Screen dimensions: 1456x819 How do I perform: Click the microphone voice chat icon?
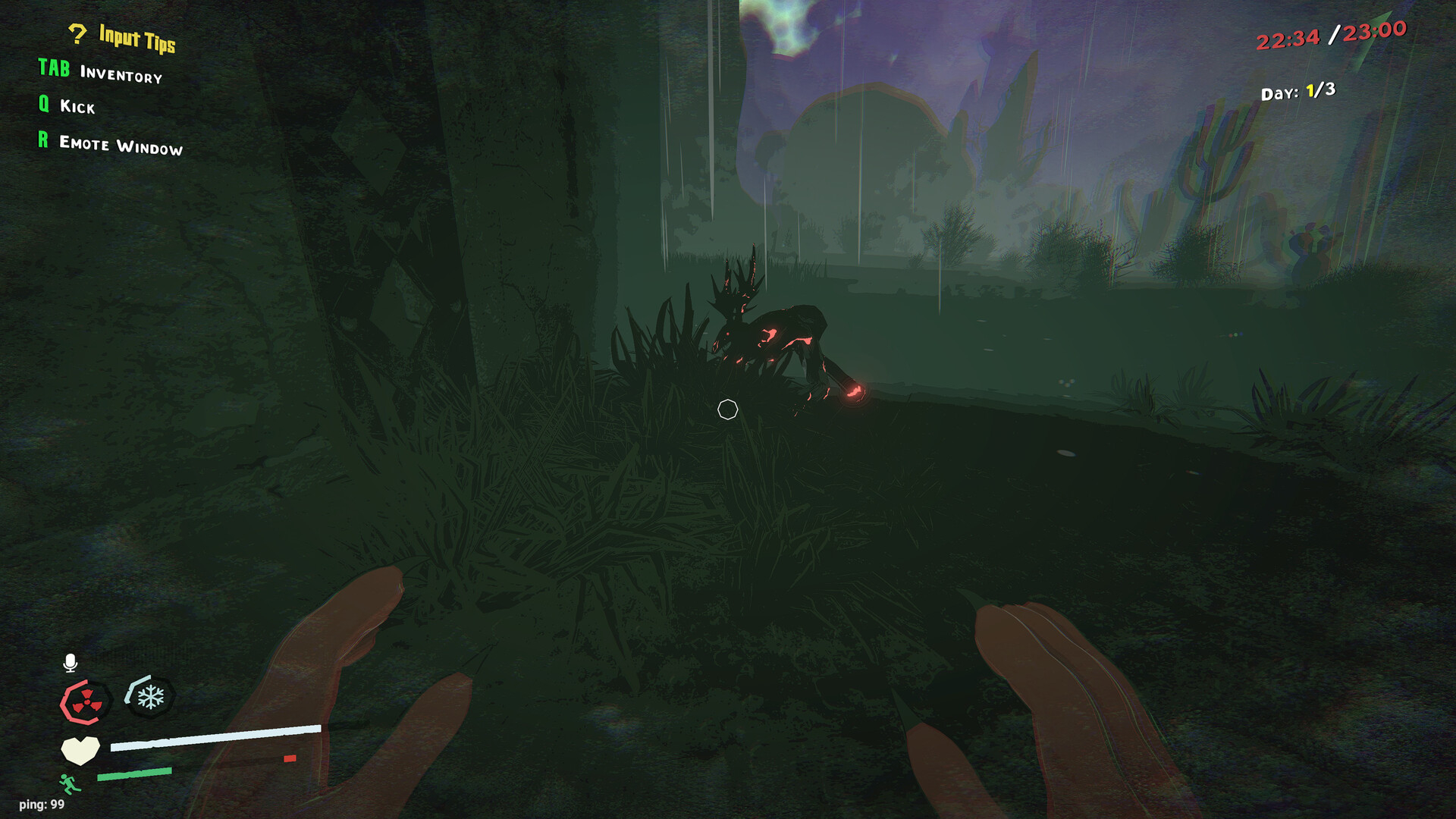pyautogui.click(x=70, y=663)
